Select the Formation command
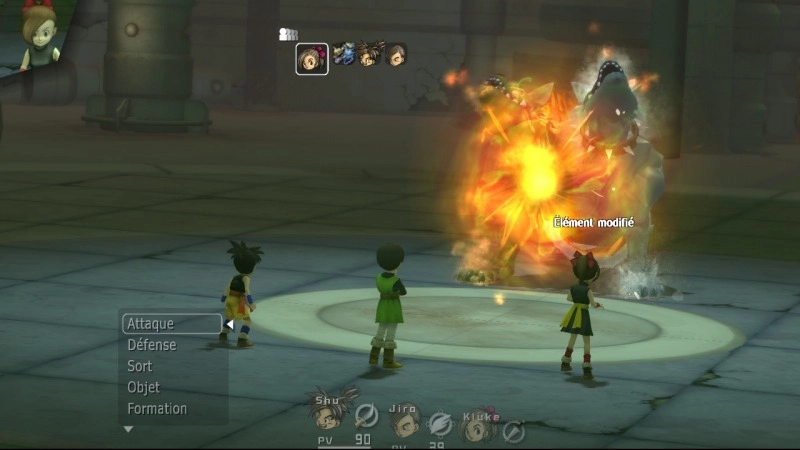Viewport: 800px width, 450px height. pos(157,408)
